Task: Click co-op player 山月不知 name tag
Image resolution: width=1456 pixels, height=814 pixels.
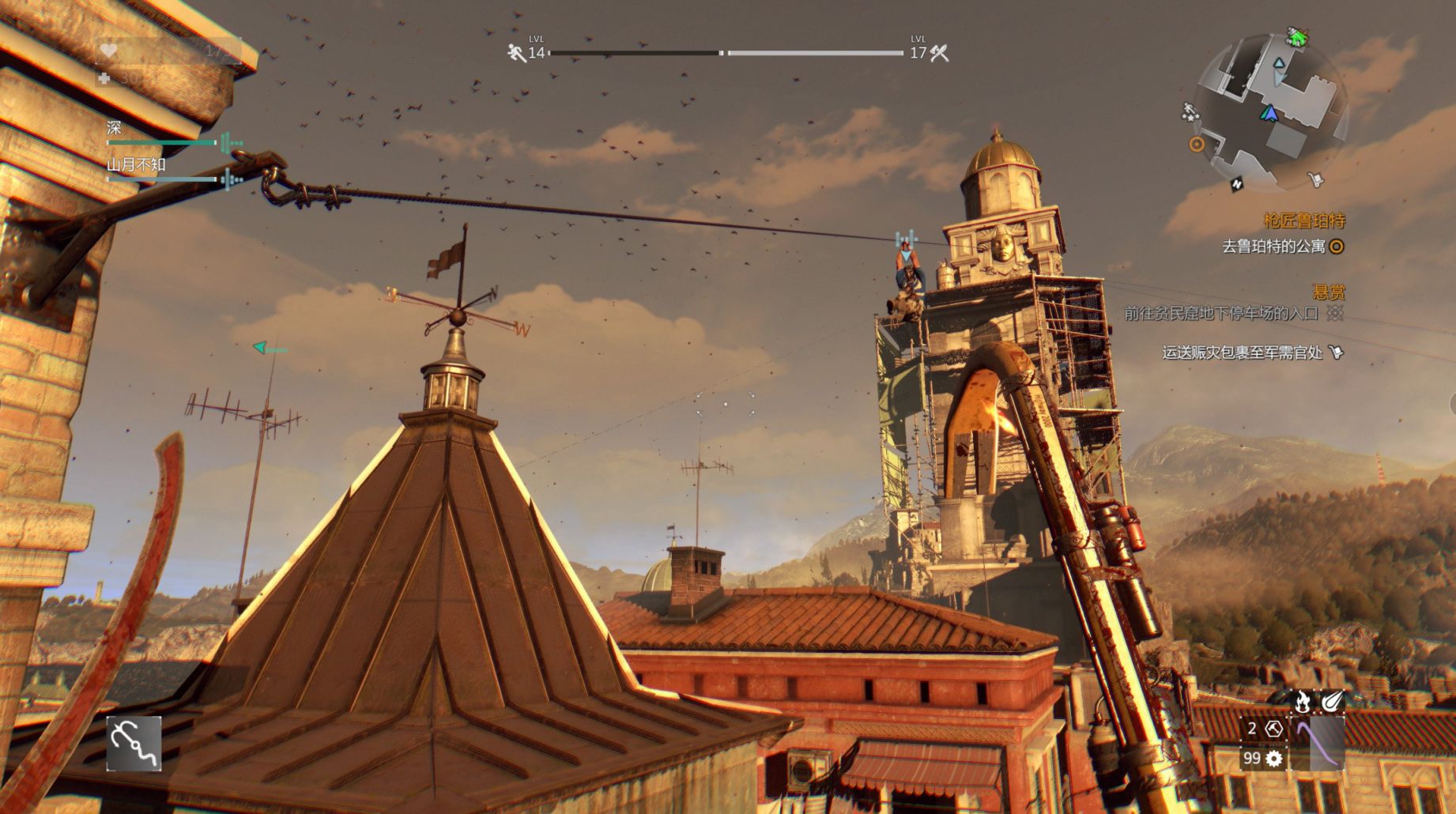Action: click(x=136, y=164)
